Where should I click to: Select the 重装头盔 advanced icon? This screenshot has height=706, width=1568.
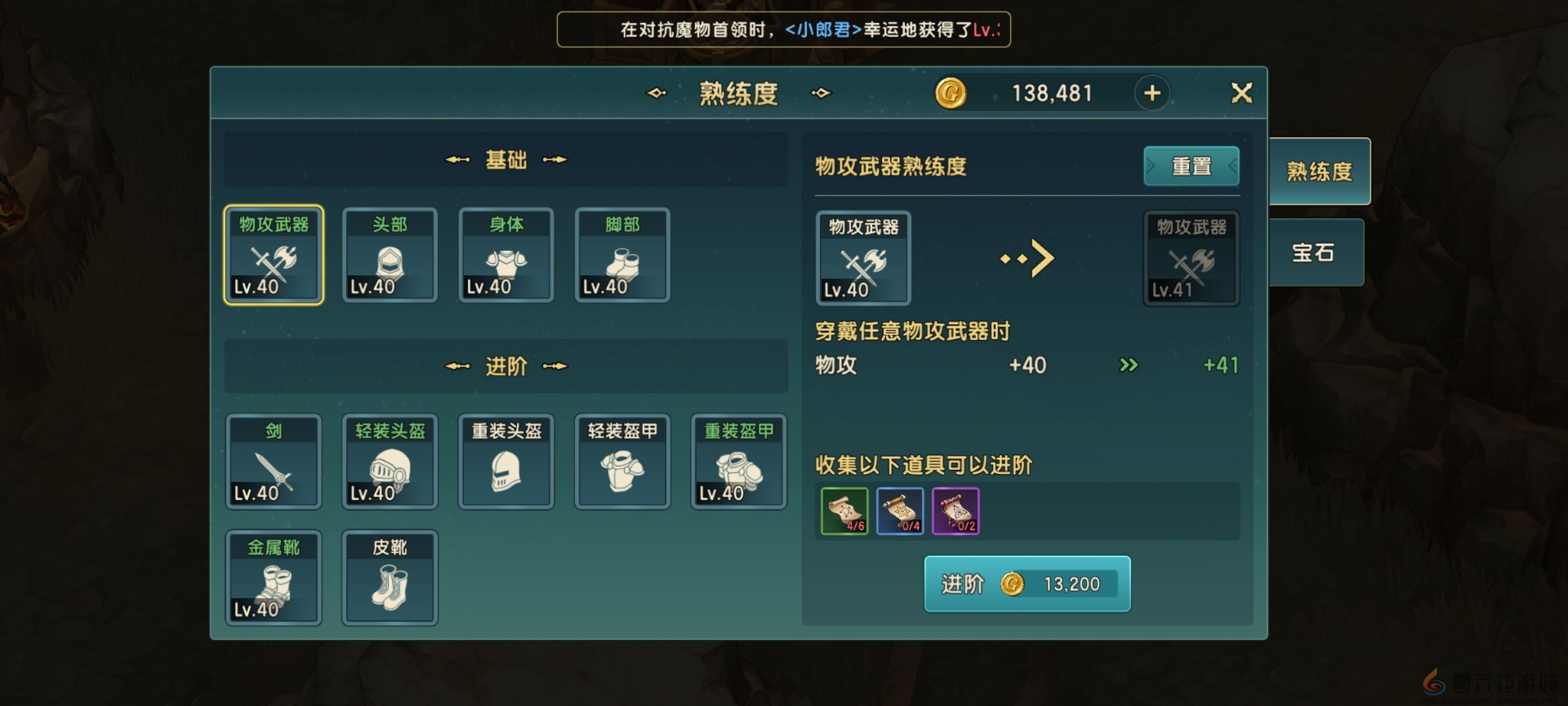coord(506,462)
